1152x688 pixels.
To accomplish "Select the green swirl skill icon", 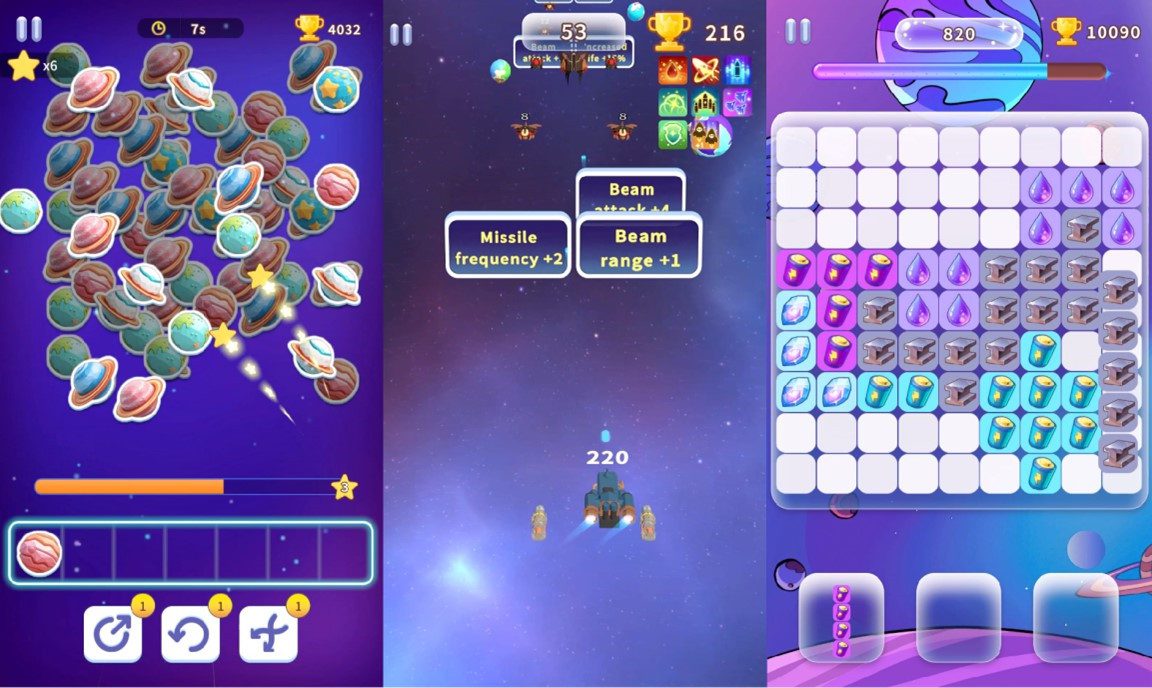I will coord(672,103).
